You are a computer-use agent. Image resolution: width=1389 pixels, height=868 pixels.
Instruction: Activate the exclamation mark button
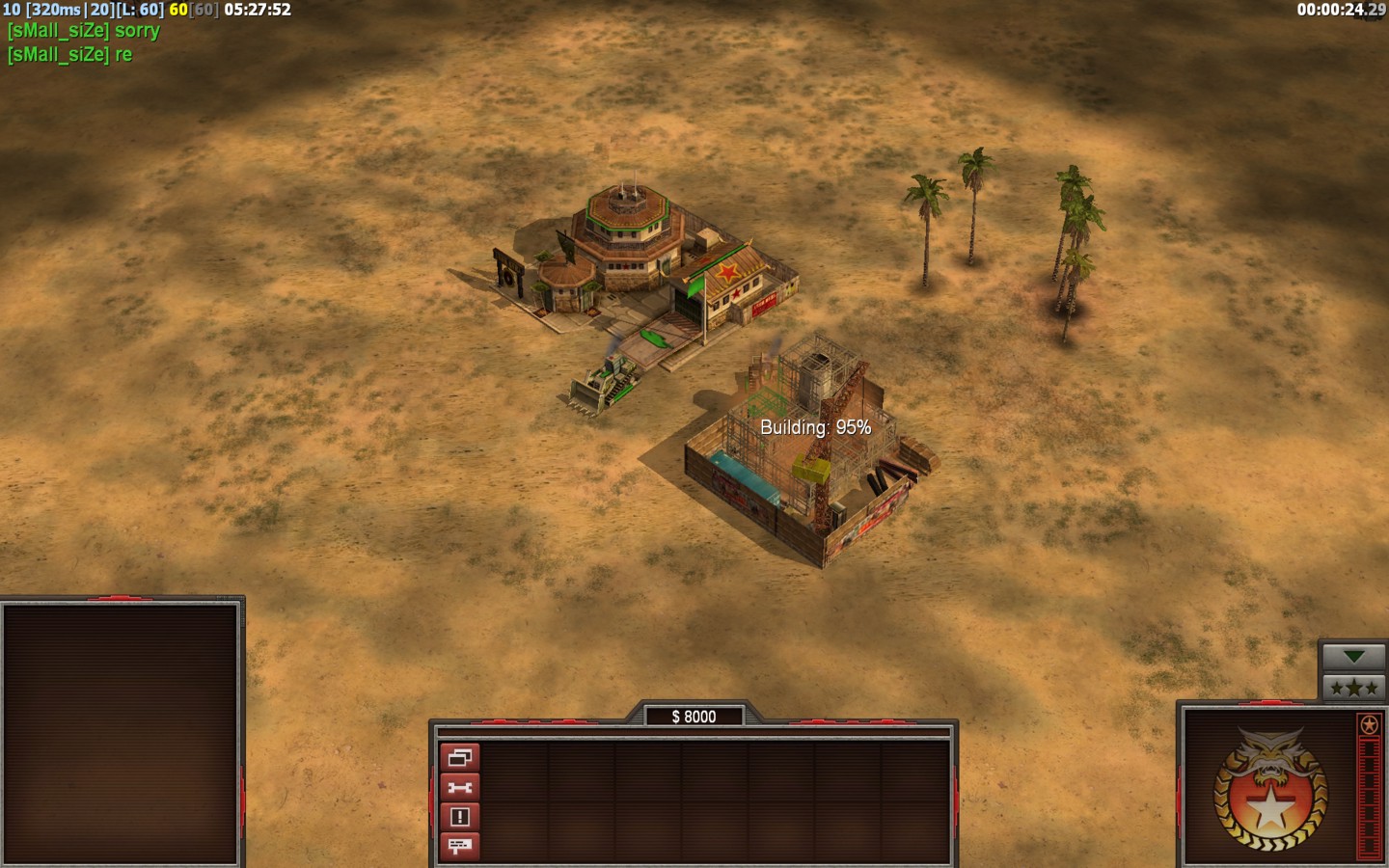coord(459,817)
